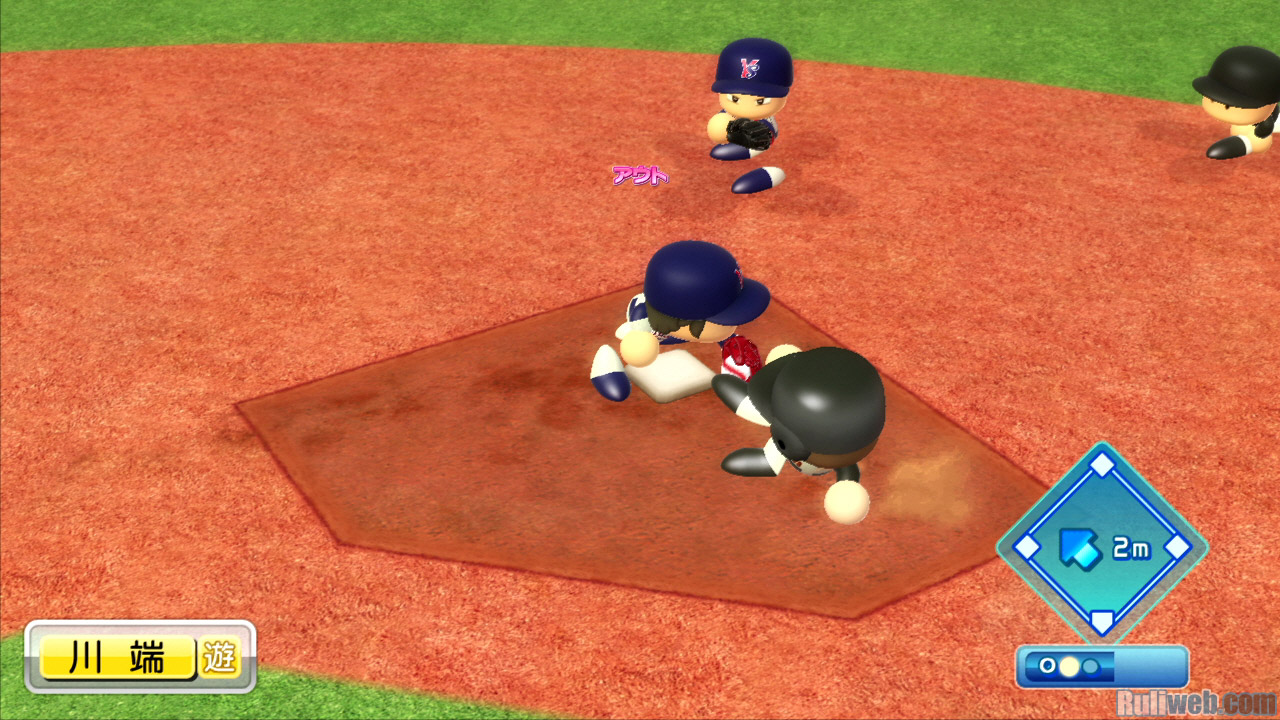Click the blue direction arrow in the diamond
This screenshot has width=1280, height=720.
point(1078,547)
